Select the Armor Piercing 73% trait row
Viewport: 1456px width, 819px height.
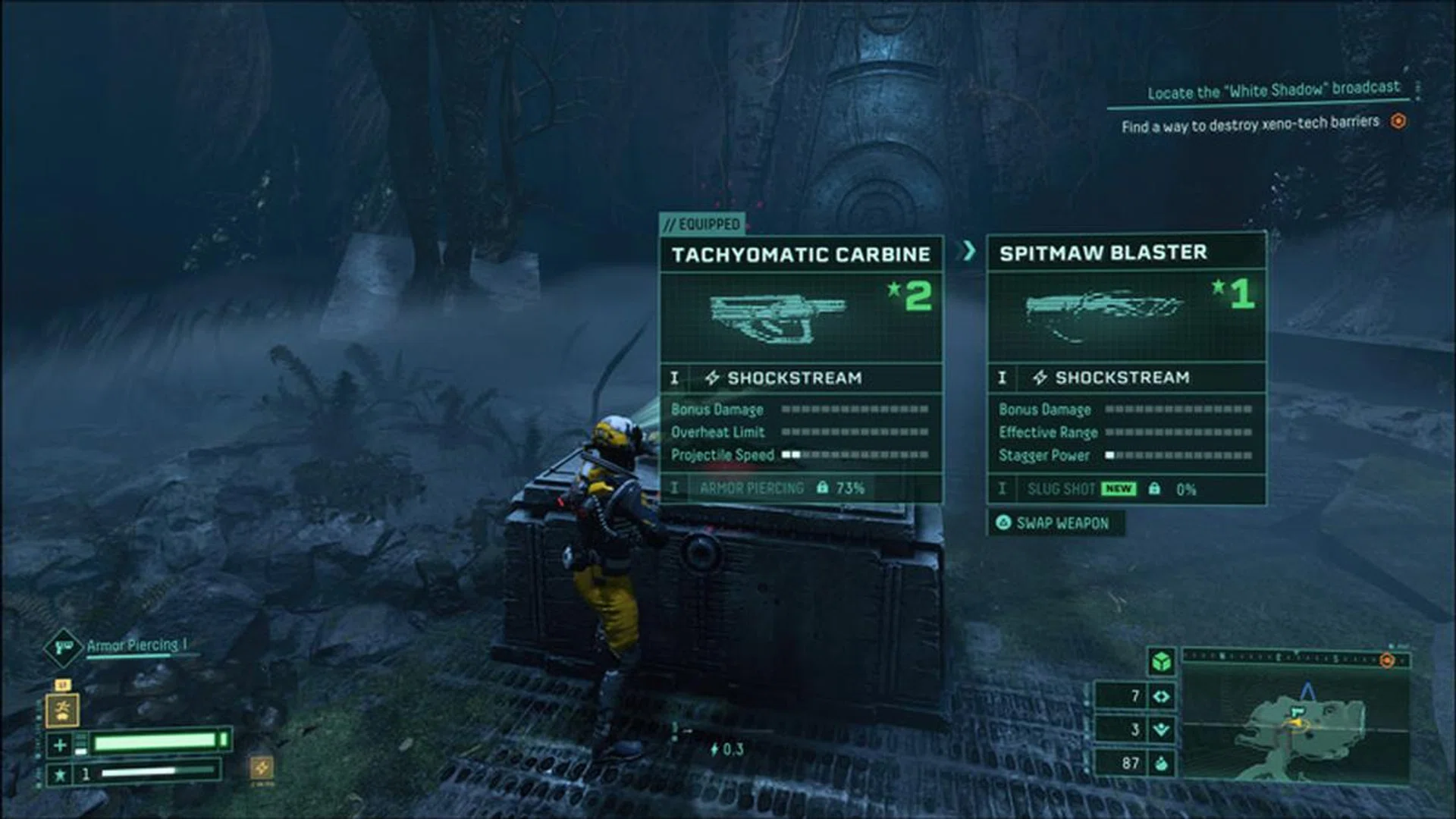point(801,488)
